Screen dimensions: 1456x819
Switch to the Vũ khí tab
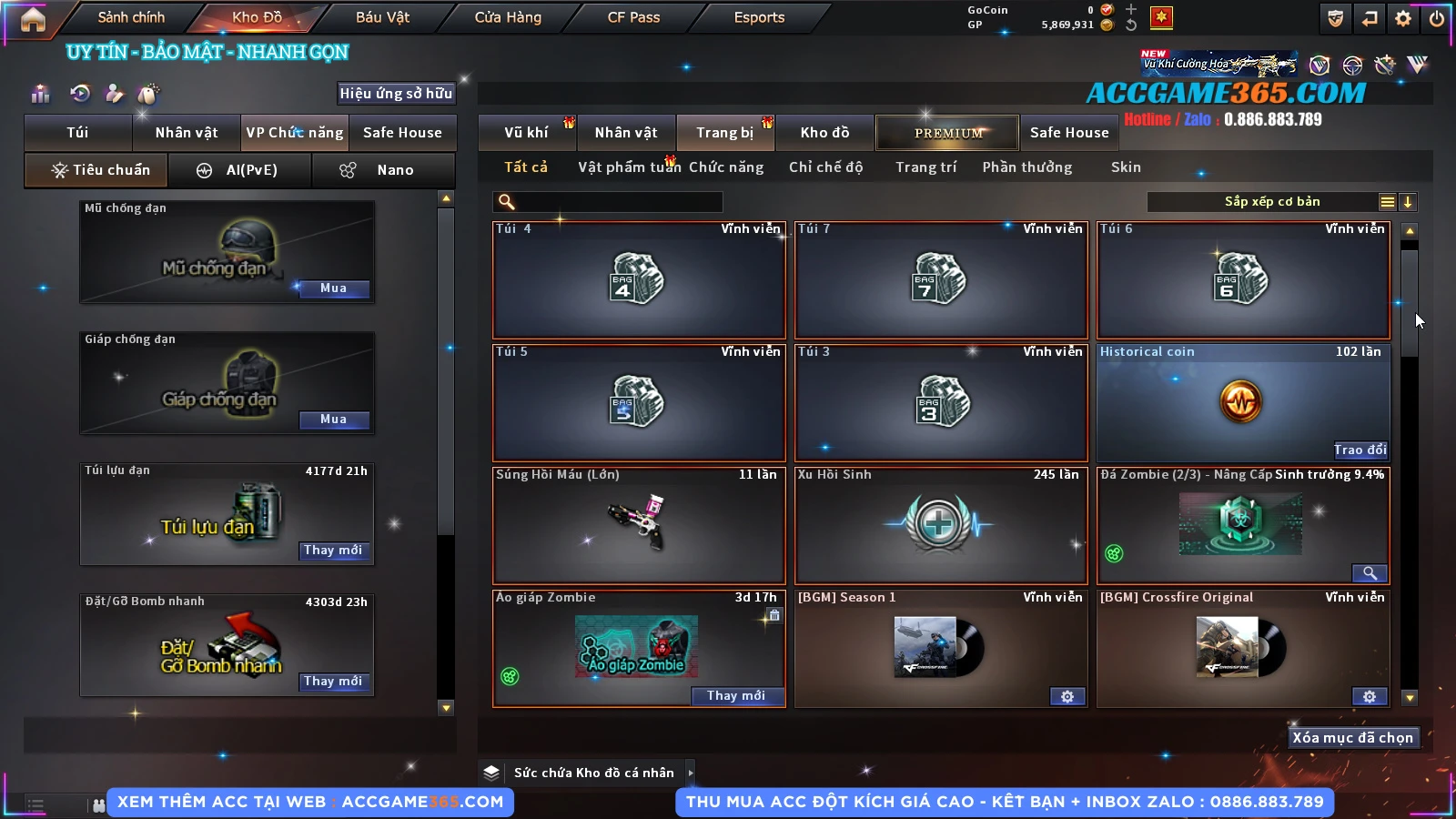click(526, 133)
